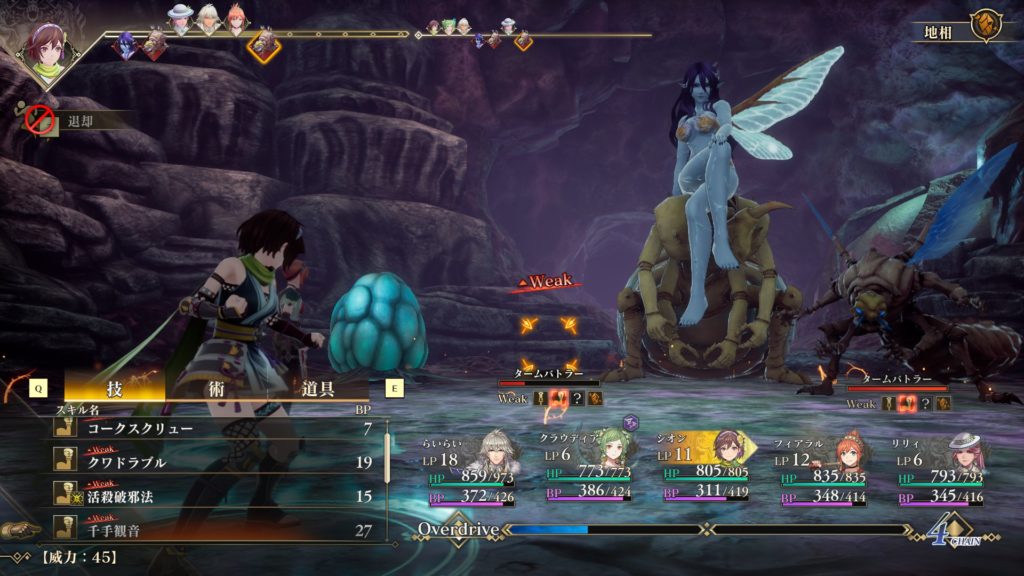Image resolution: width=1024 pixels, height=576 pixels.
Task: Switch to the 道具 items tab
Action: click(x=318, y=388)
